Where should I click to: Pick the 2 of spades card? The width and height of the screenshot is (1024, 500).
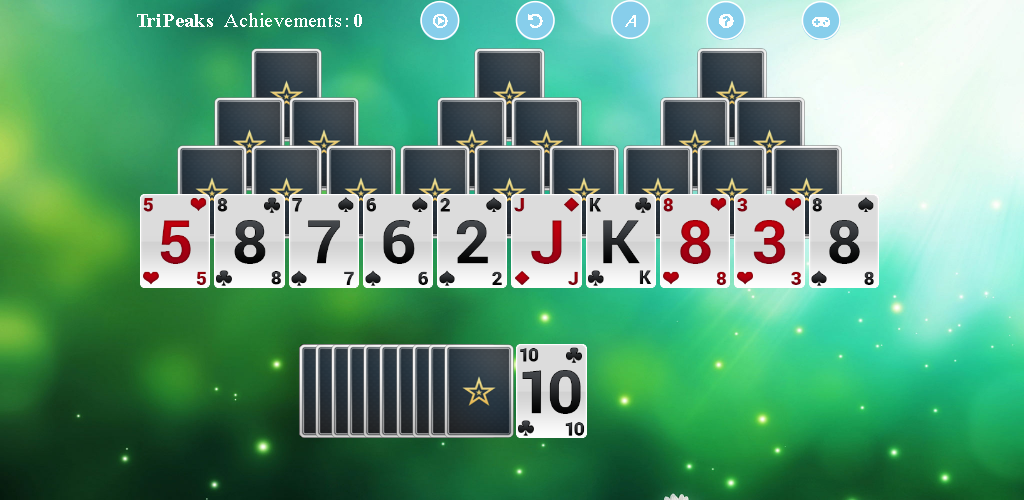tap(472, 242)
